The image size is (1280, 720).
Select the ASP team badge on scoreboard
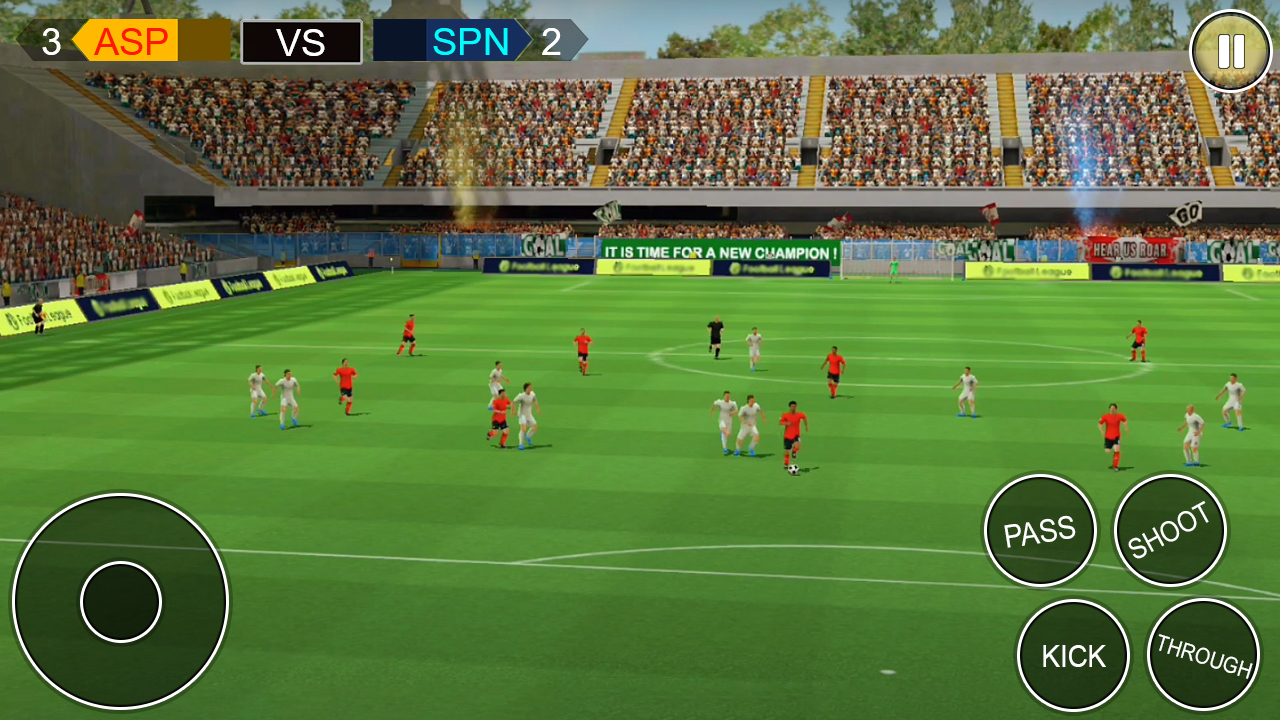131,42
